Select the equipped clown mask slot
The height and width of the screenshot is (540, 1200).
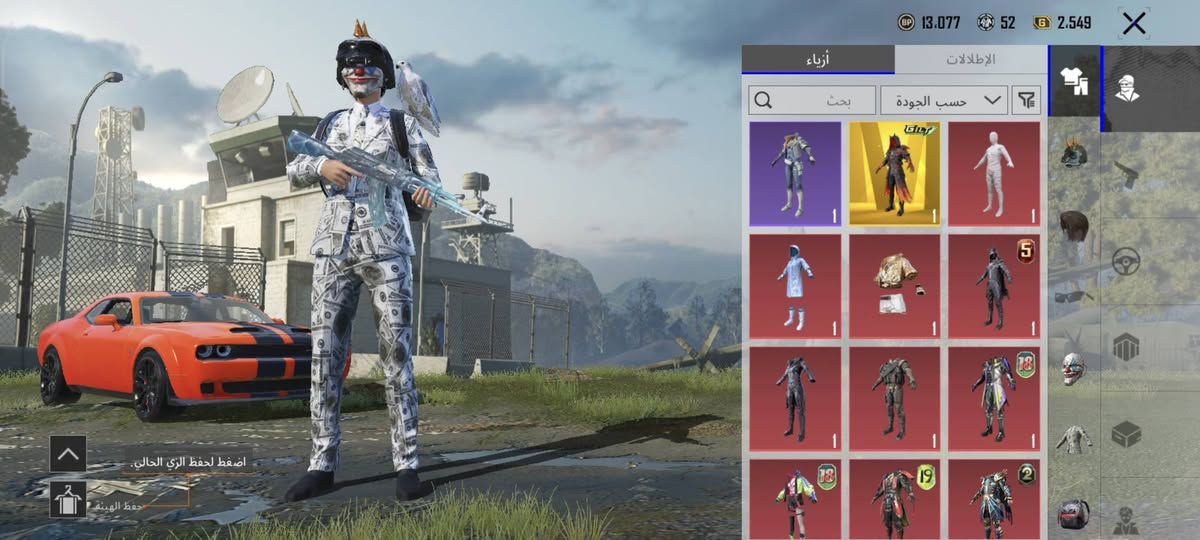(1073, 368)
